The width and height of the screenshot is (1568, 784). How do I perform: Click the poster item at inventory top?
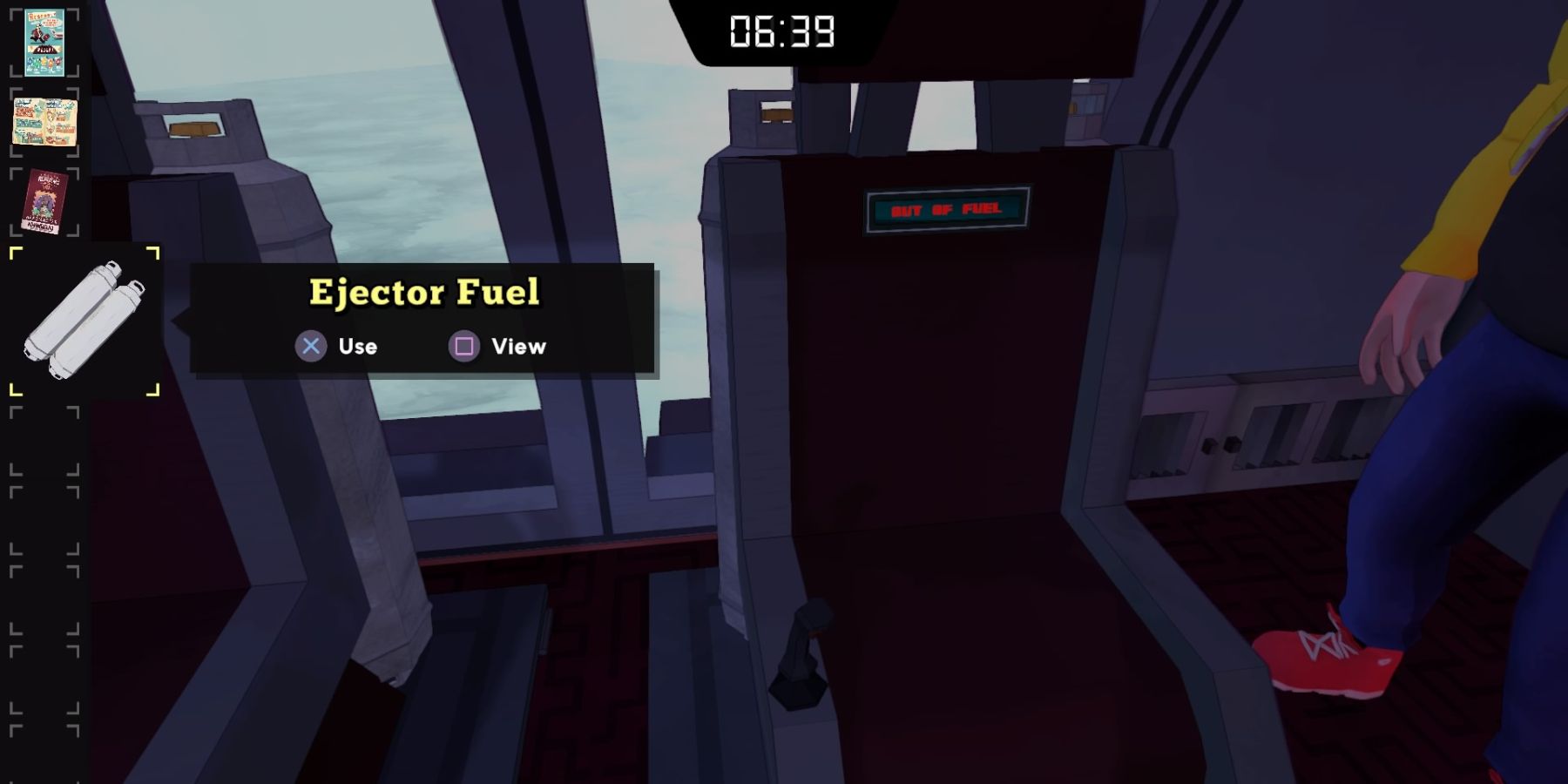tap(44, 41)
